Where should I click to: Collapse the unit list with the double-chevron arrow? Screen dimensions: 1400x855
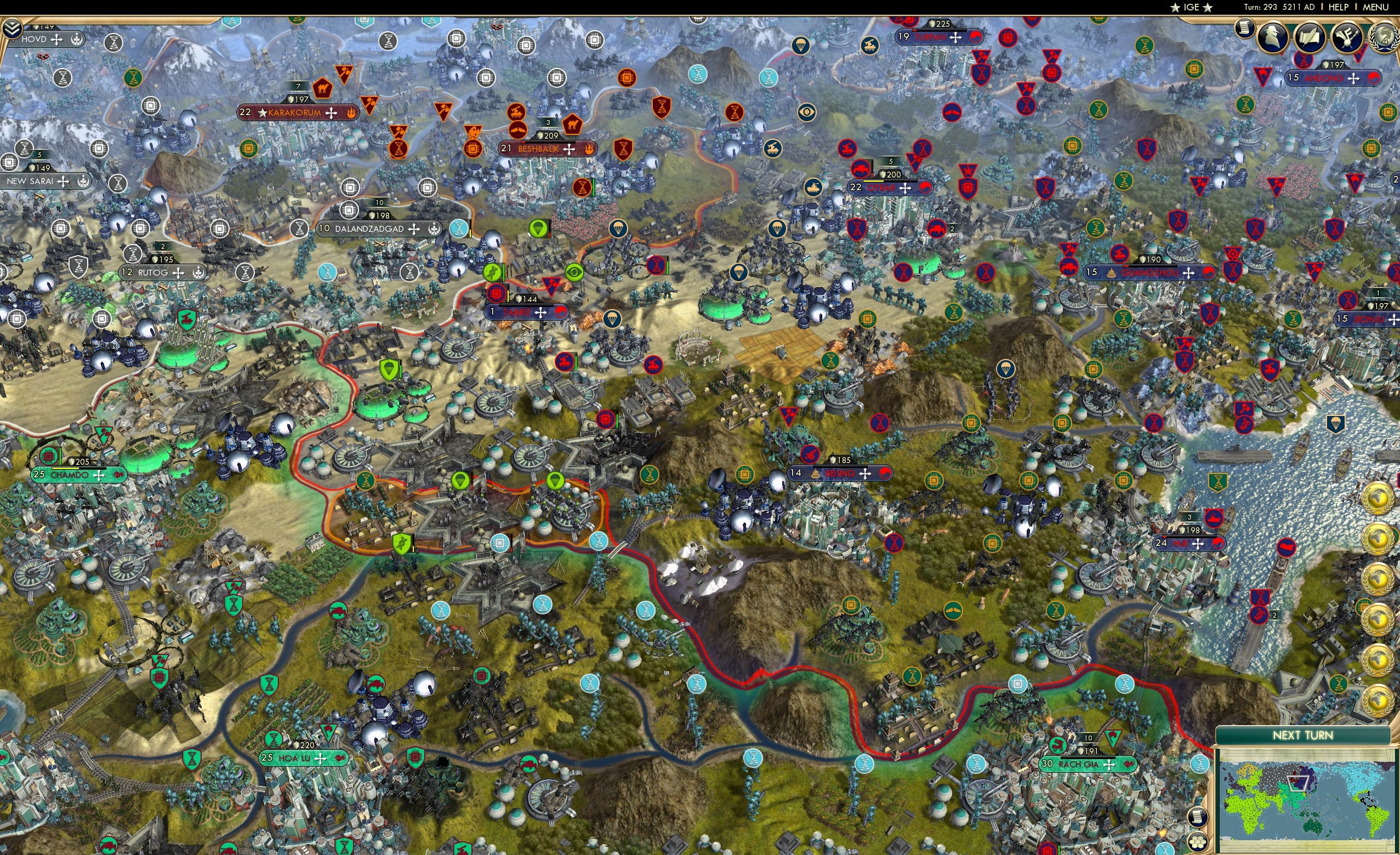click(12, 27)
